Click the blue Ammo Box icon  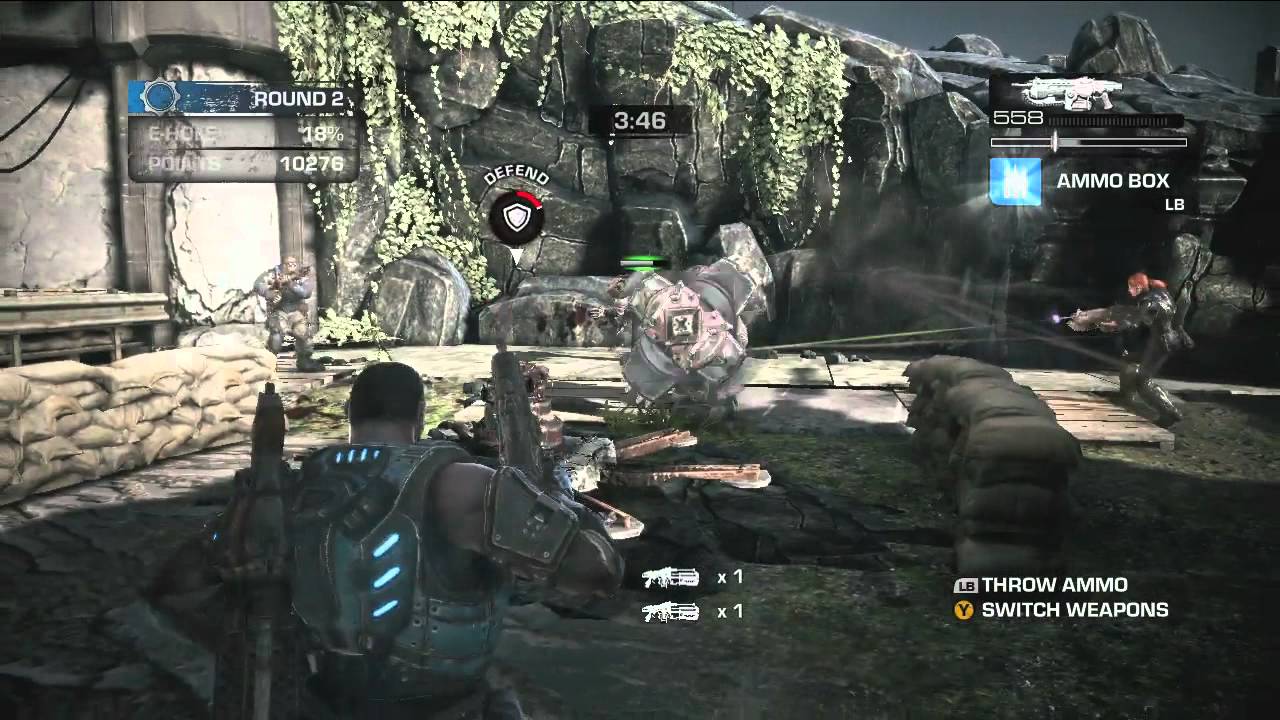(1014, 181)
